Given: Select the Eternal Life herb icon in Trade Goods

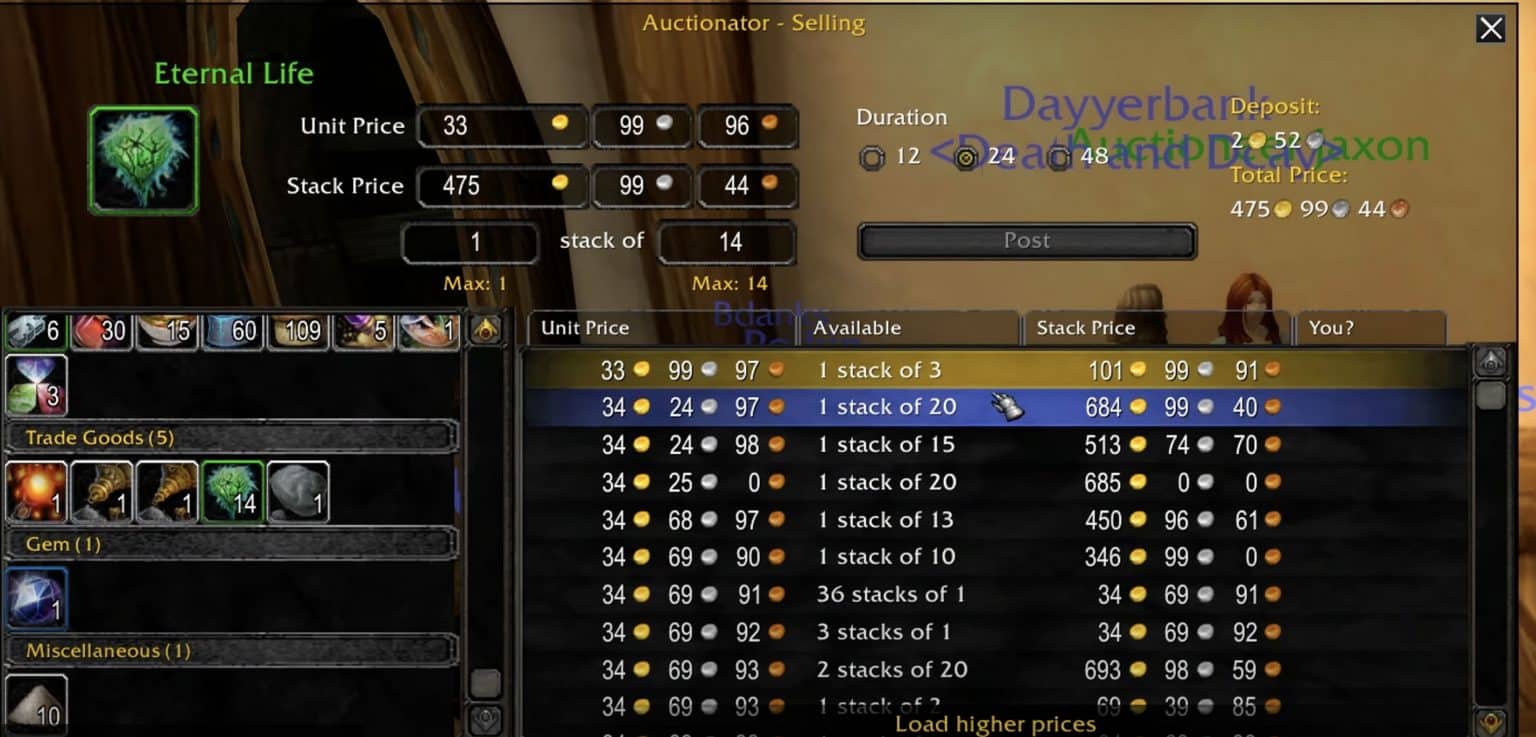Looking at the screenshot, I should click(233, 492).
